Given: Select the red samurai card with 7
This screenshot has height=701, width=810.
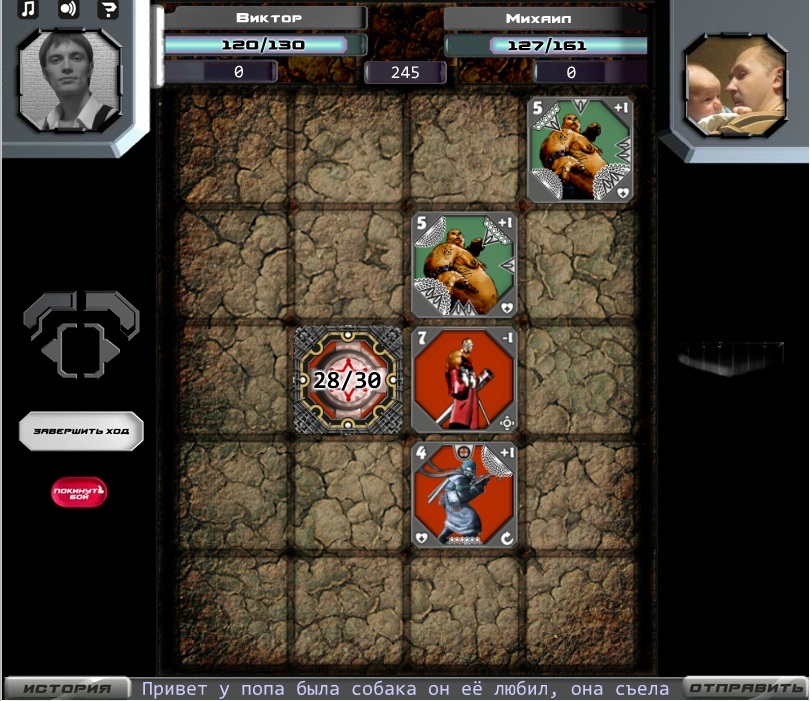Looking at the screenshot, I should (x=464, y=380).
